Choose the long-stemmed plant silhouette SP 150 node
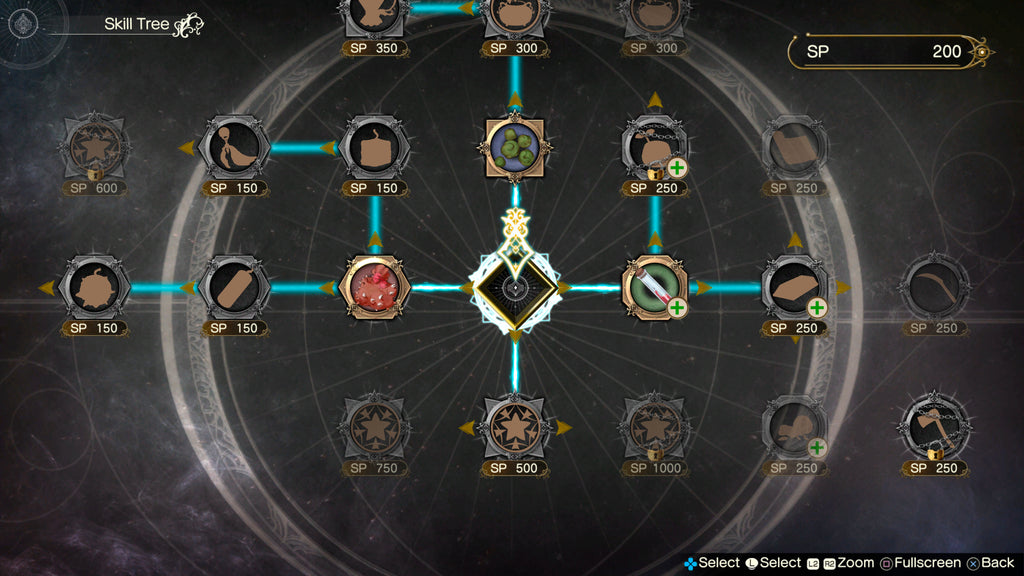Image resolution: width=1024 pixels, height=576 pixels. [235, 148]
